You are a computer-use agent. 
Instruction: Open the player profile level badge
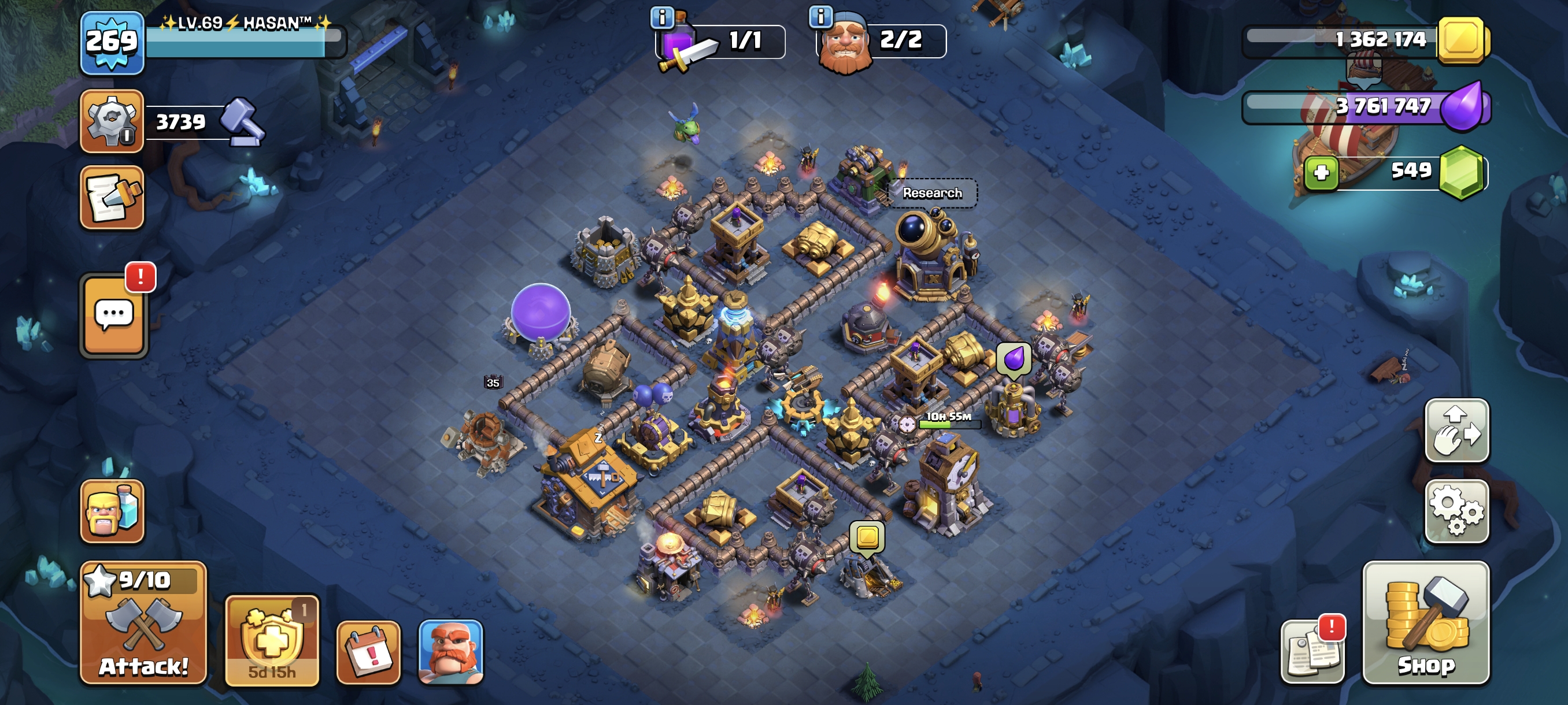coord(112,43)
